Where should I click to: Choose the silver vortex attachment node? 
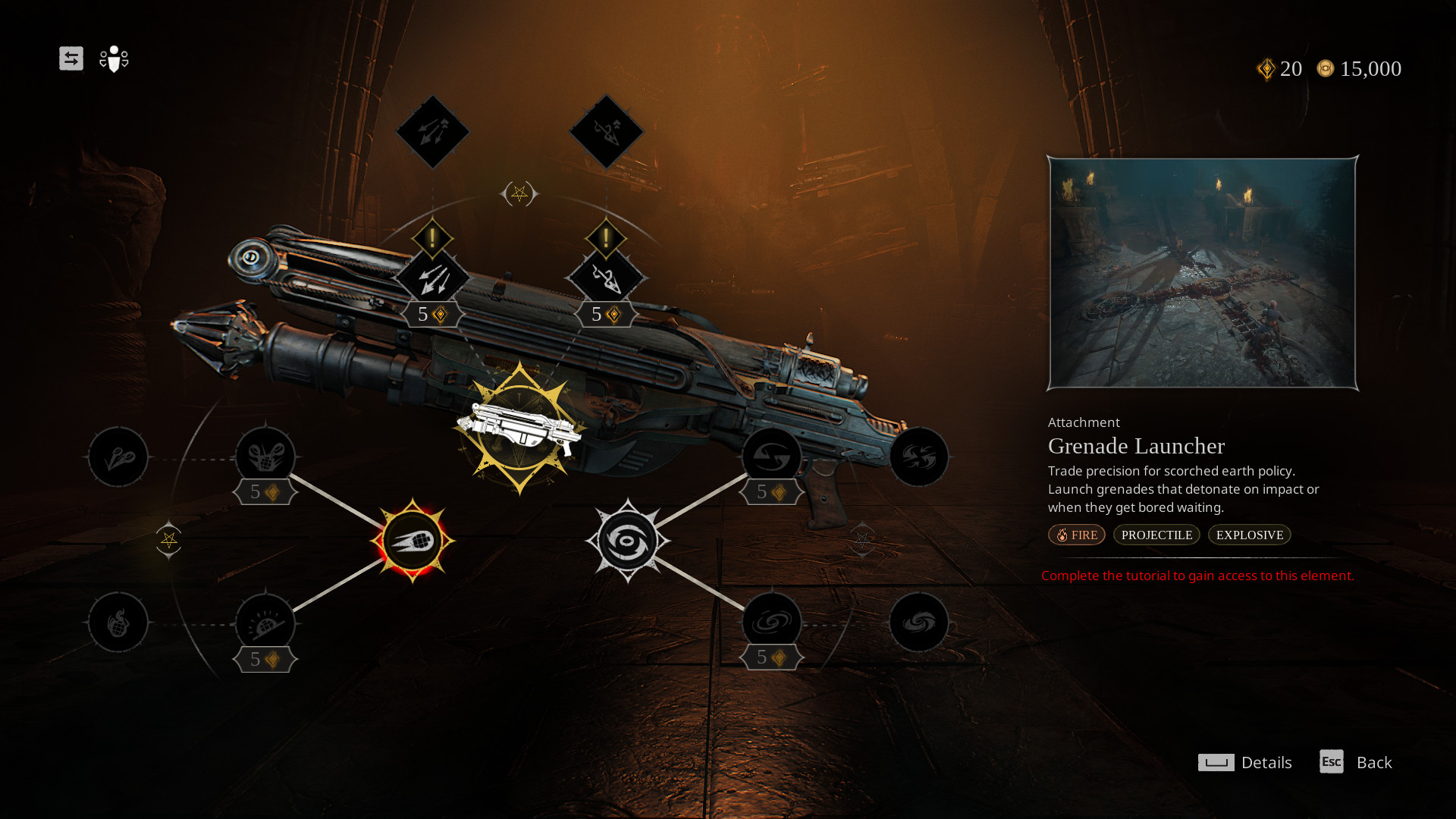(627, 541)
